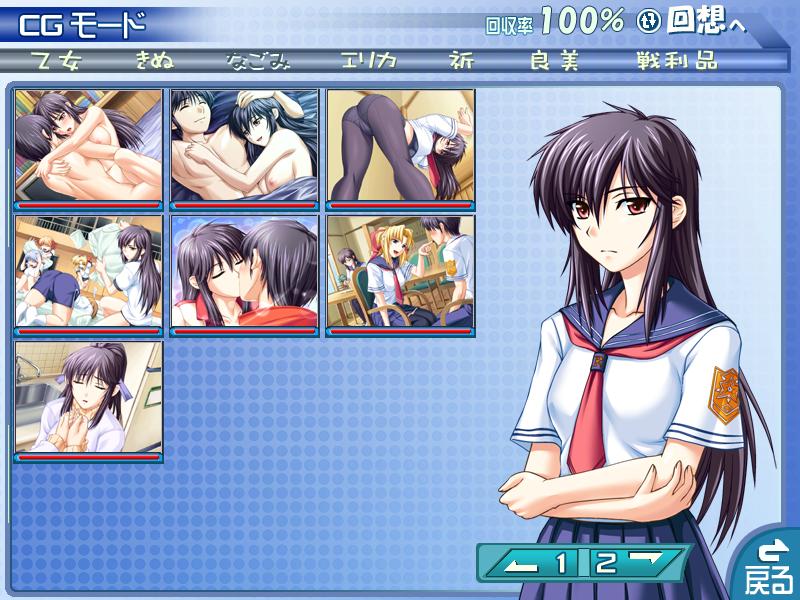Select the なごみ tab
Viewport: 800px width, 600px height.
point(257,59)
